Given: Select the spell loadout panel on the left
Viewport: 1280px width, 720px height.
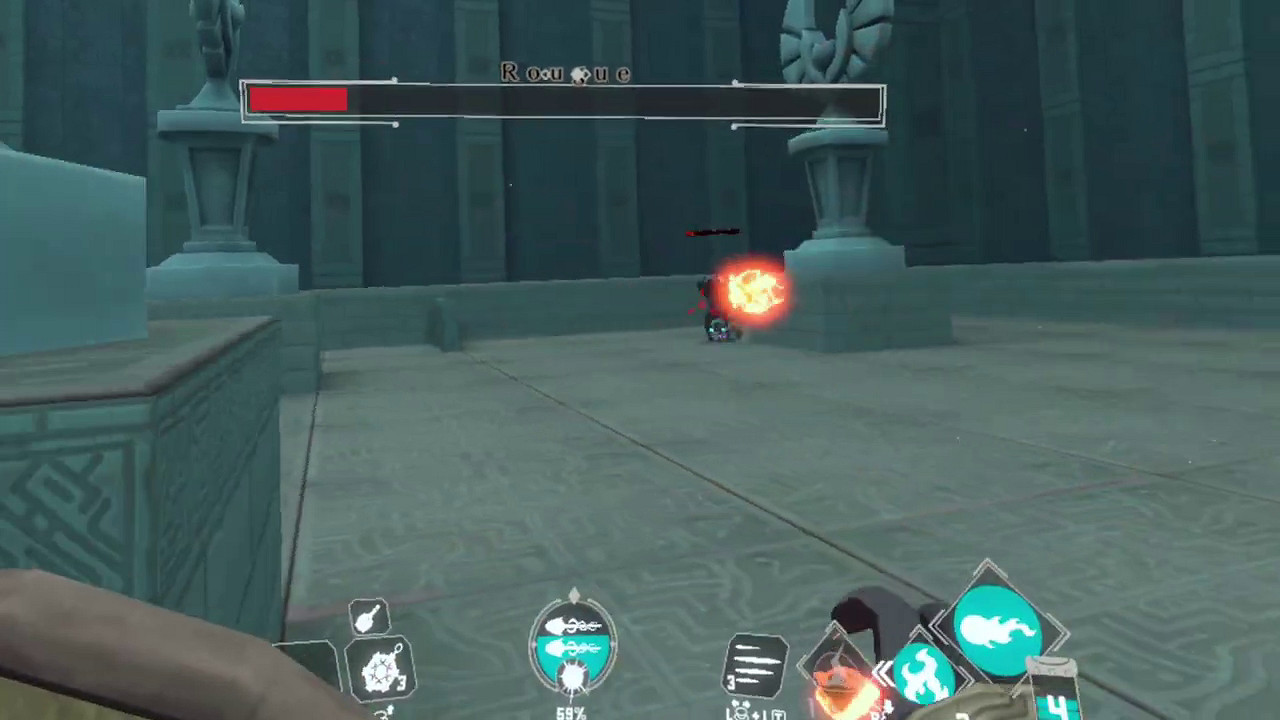Looking at the screenshot, I should [378, 650].
